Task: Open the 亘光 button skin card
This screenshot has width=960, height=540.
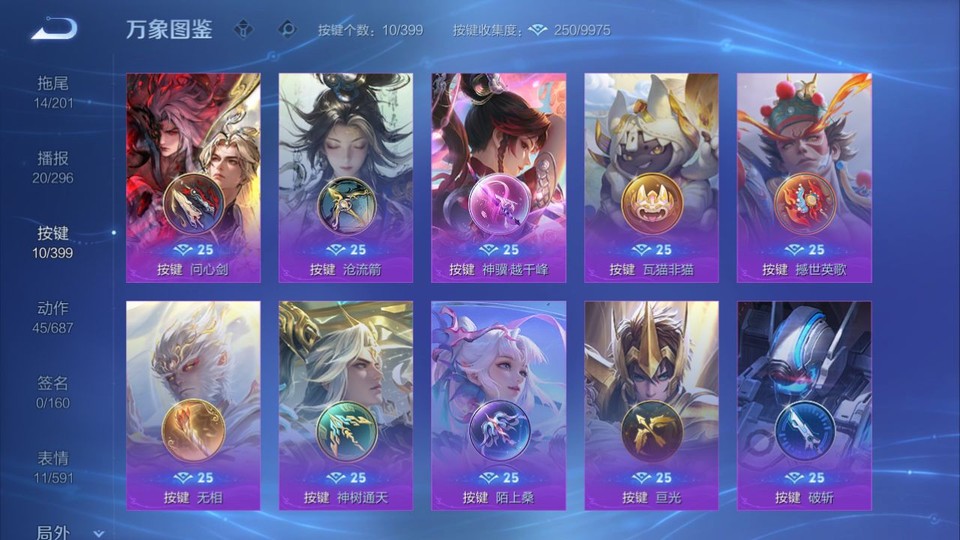Action: [651, 405]
